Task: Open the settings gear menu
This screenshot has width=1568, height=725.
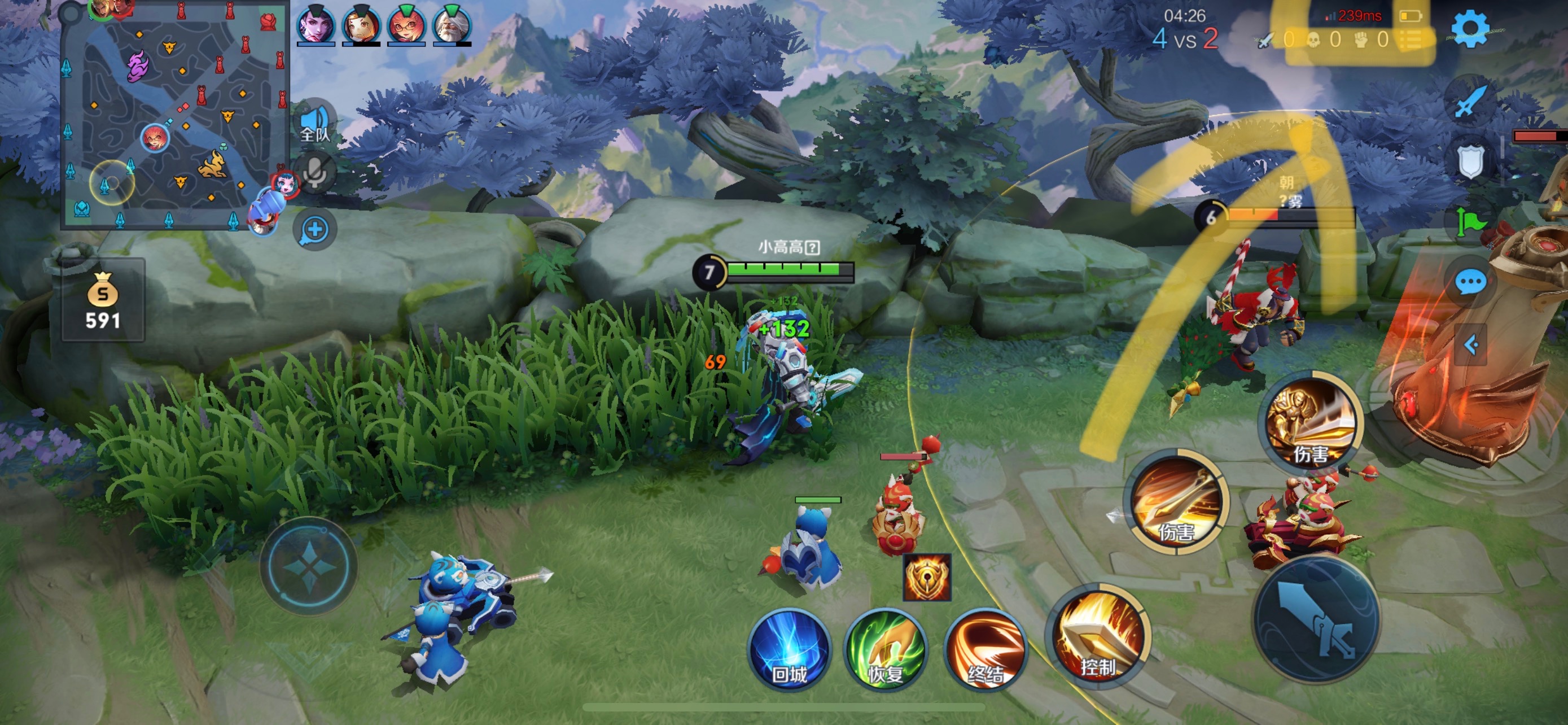Action: point(1469,29)
